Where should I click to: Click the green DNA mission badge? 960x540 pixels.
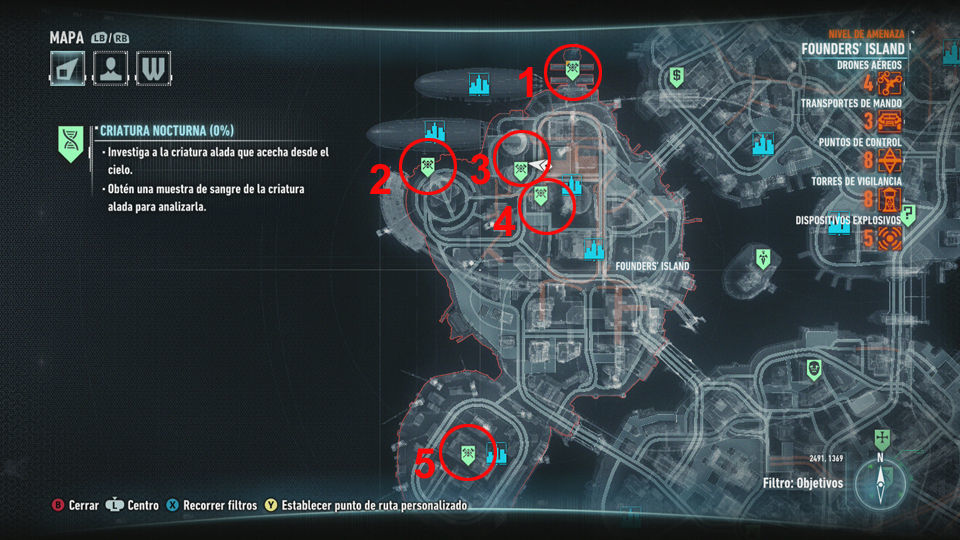point(71,143)
